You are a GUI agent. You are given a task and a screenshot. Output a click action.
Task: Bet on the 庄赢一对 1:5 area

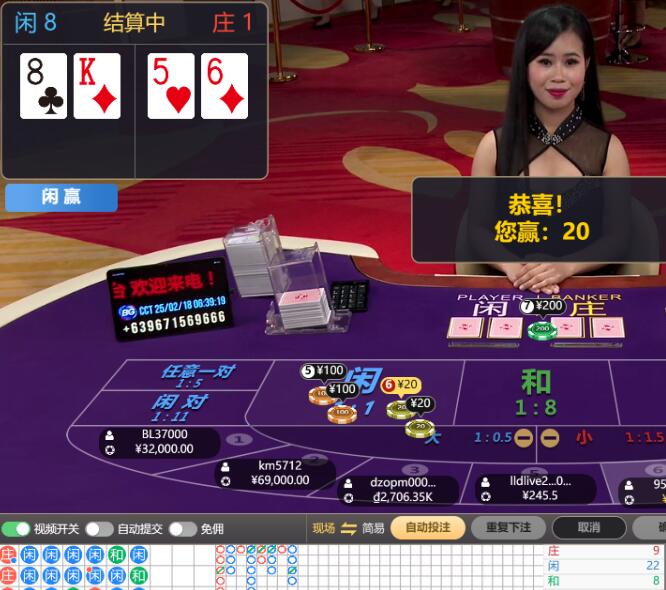point(197,376)
